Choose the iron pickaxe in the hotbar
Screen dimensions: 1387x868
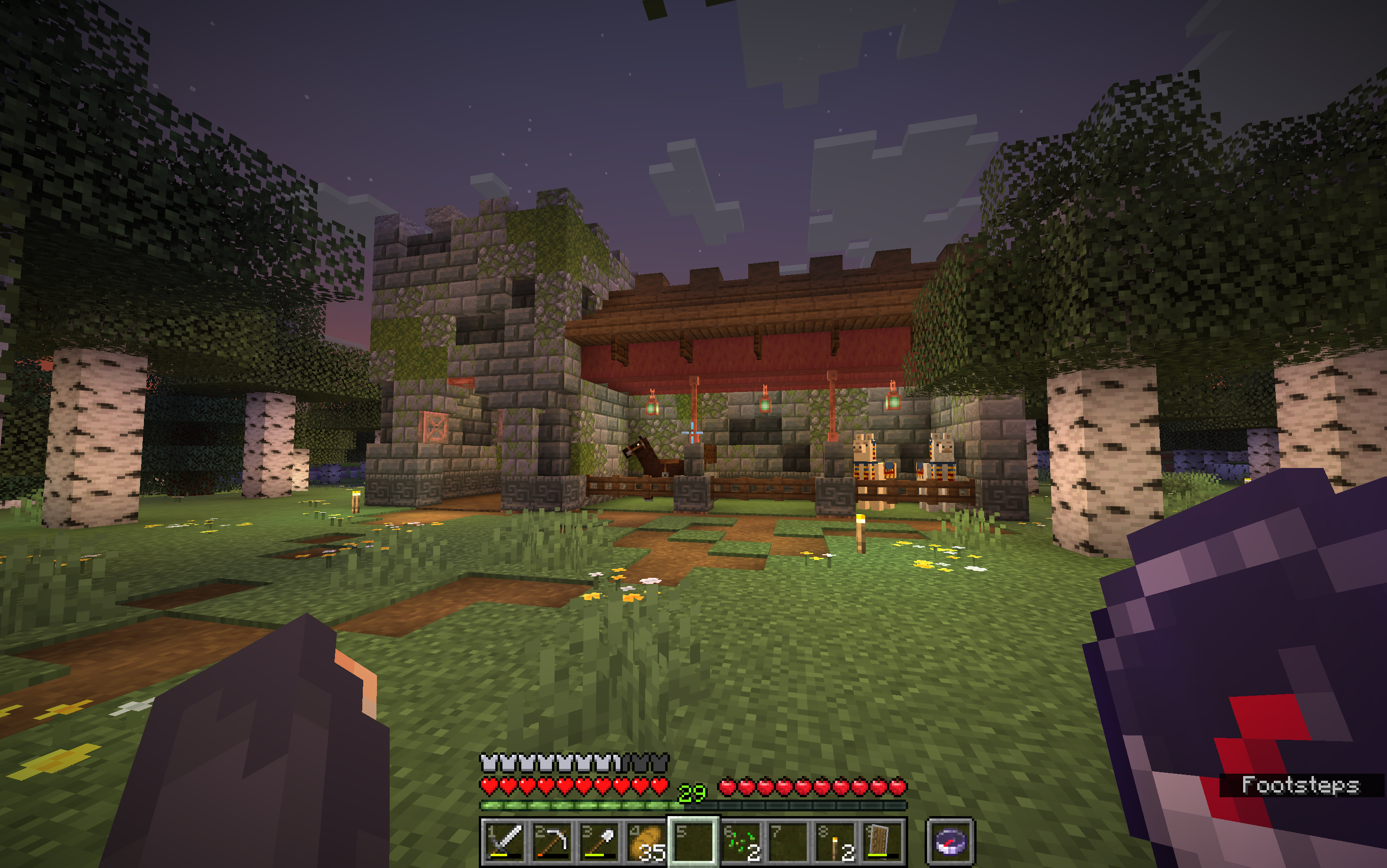(551, 842)
